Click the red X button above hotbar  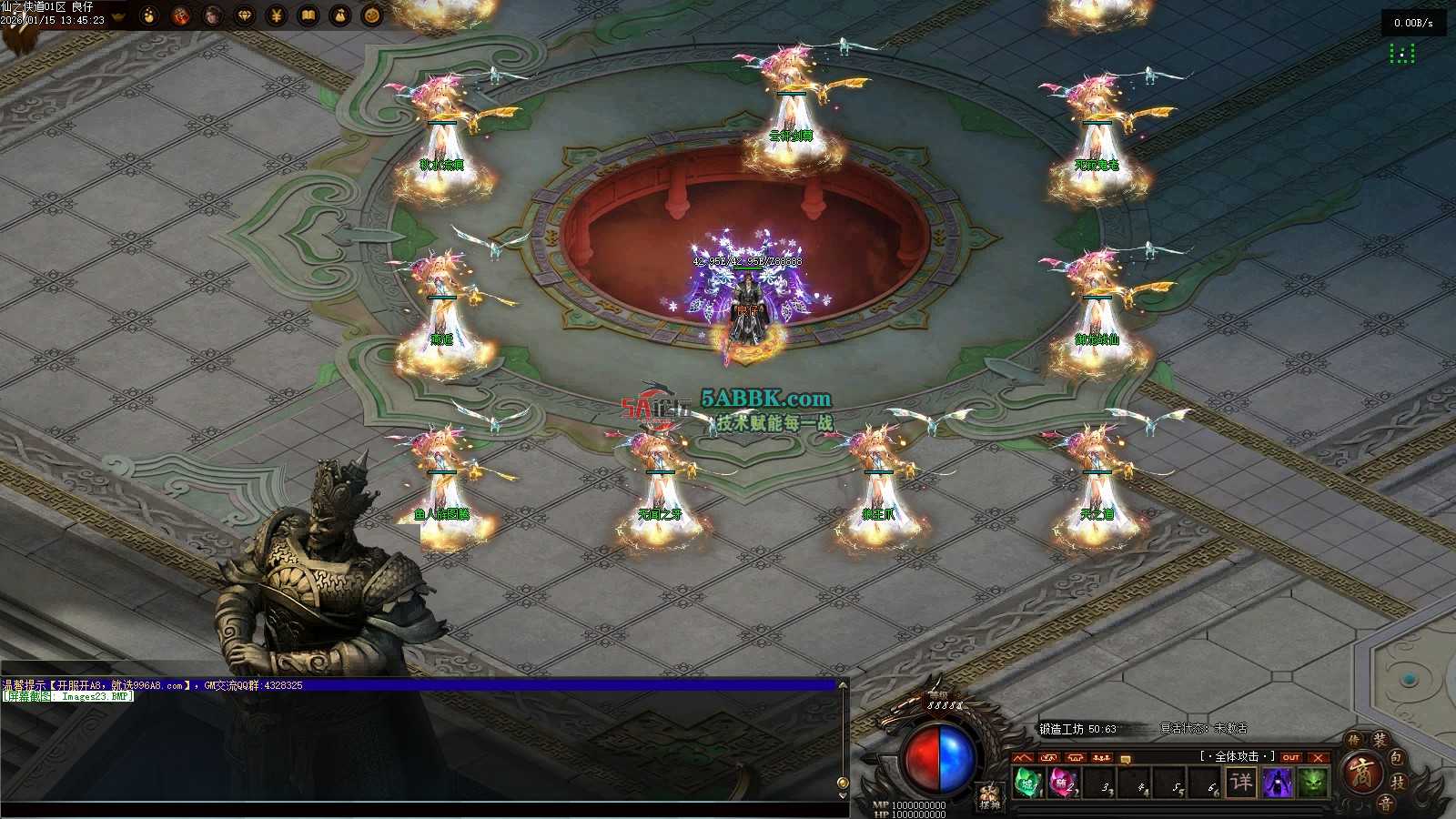pos(1318,757)
